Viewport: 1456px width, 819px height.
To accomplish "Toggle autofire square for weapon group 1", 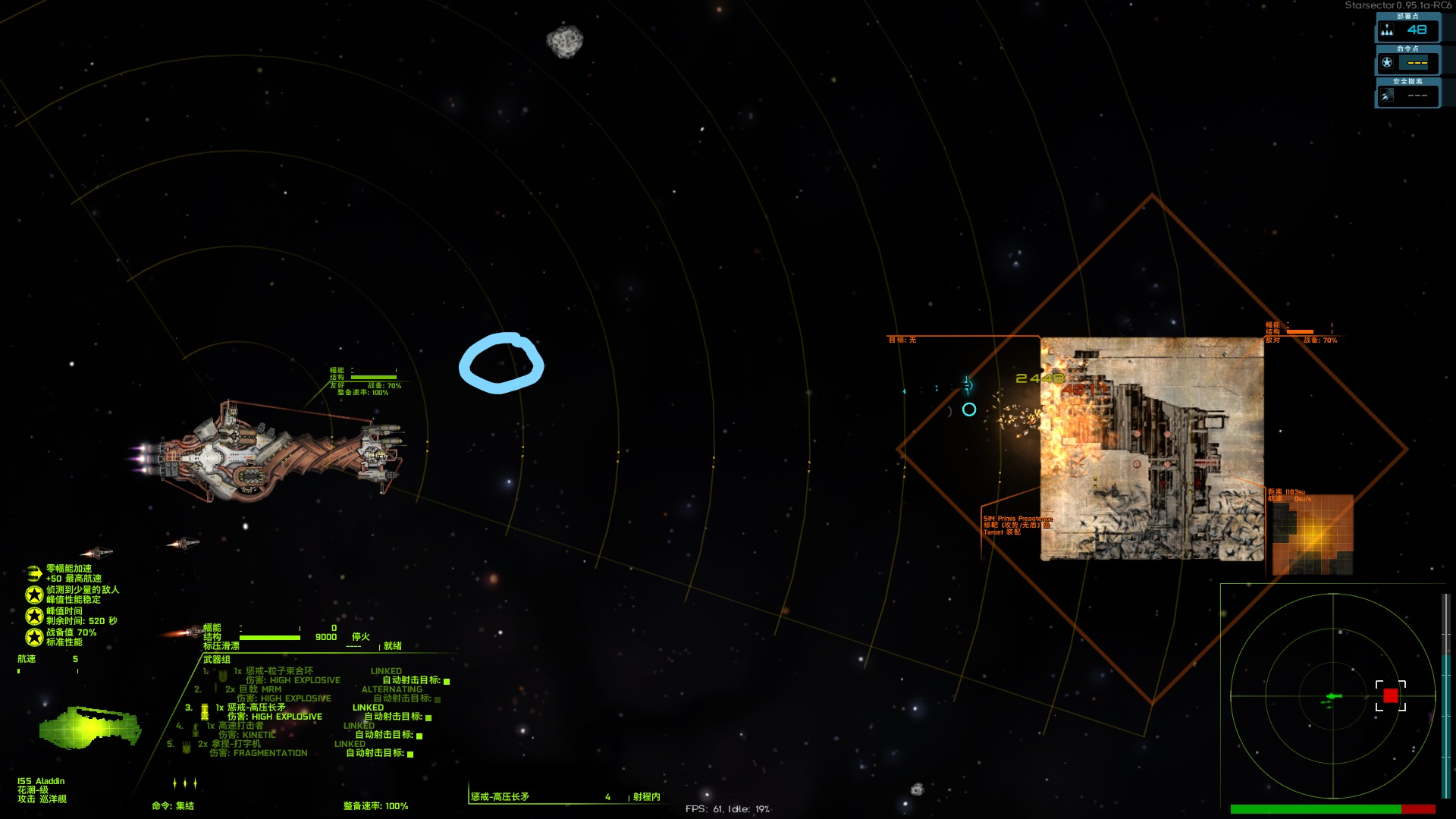I will tap(447, 681).
